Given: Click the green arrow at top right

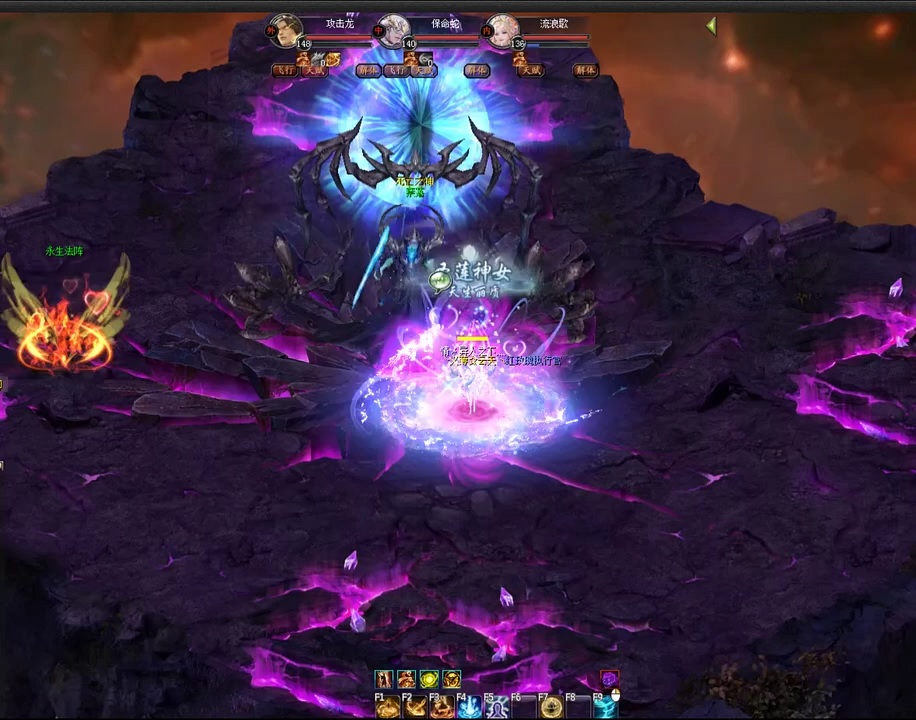Looking at the screenshot, I should tap(711, 26).
